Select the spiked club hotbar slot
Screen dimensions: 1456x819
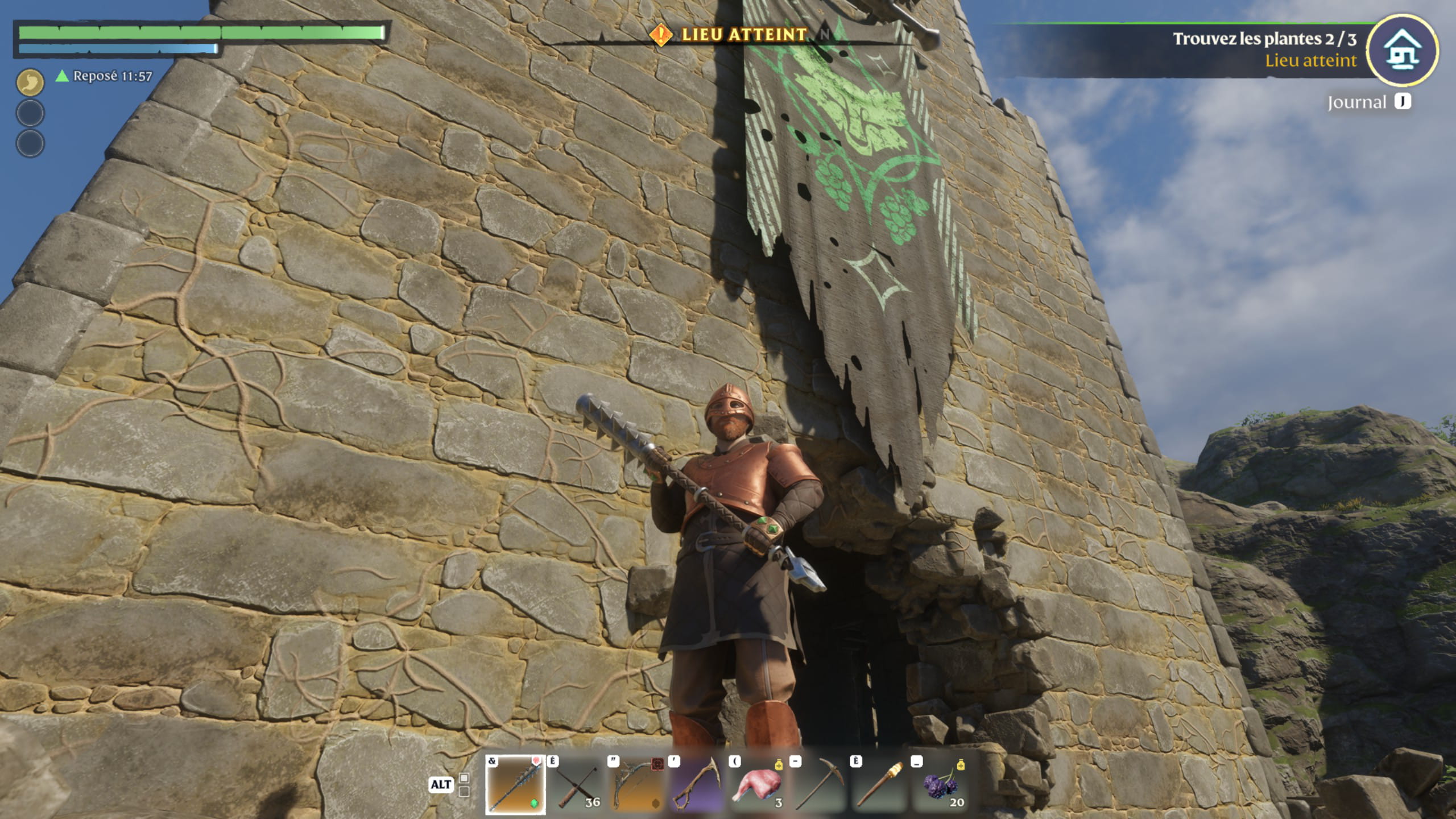coord(515,784)
